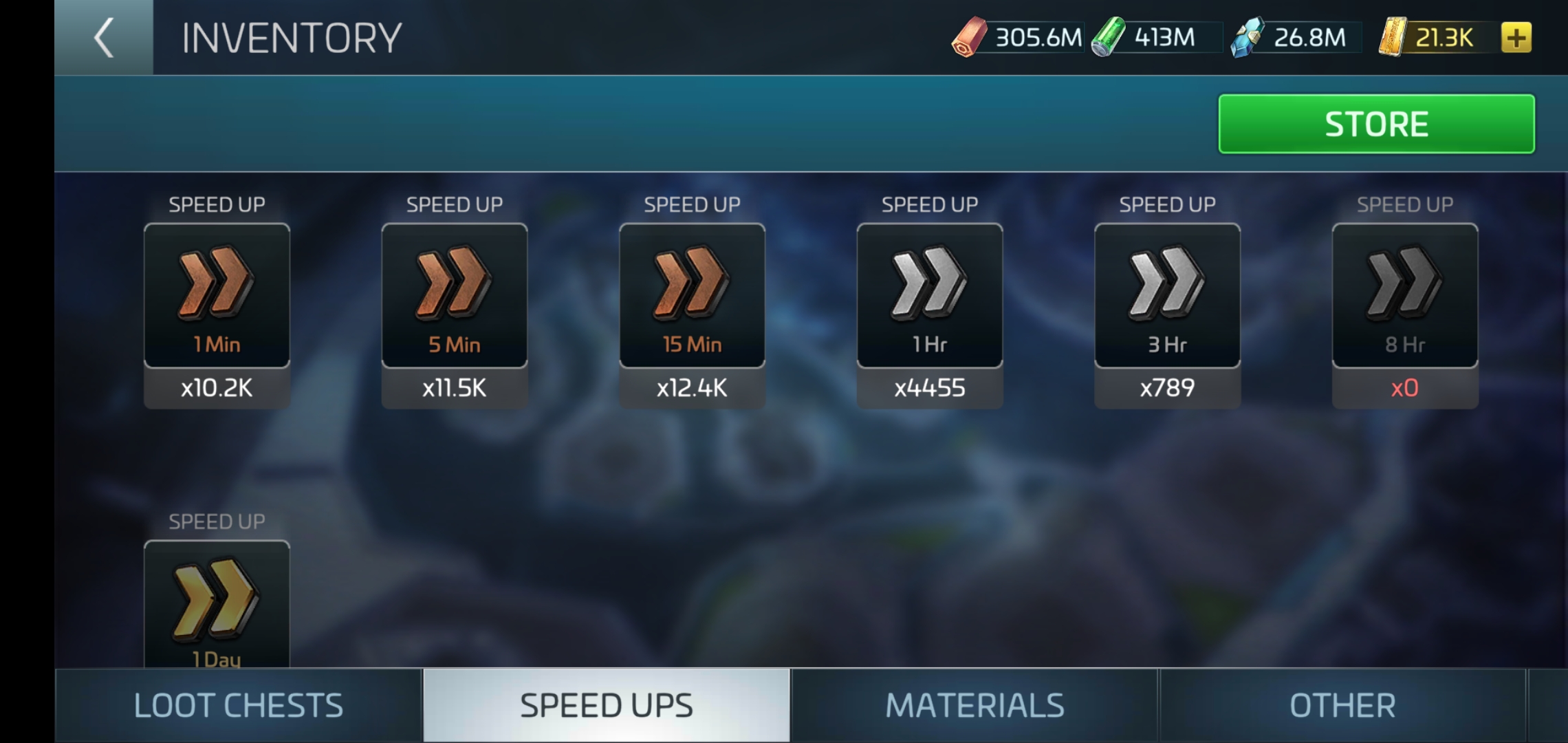Click the gold bar currency icon

pyautogui.click(x=1394, y=38)
